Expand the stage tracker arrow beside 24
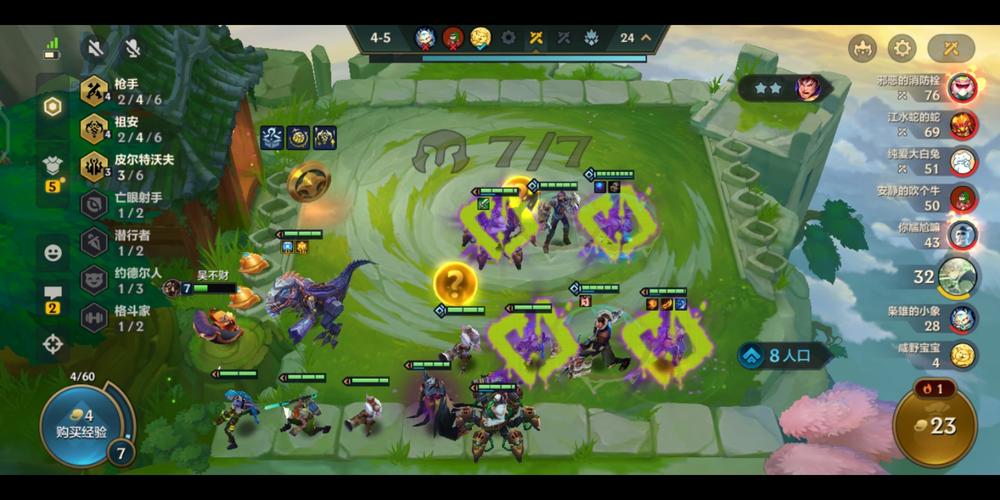This screenshot has width=1000, height=500. point(646,38)
